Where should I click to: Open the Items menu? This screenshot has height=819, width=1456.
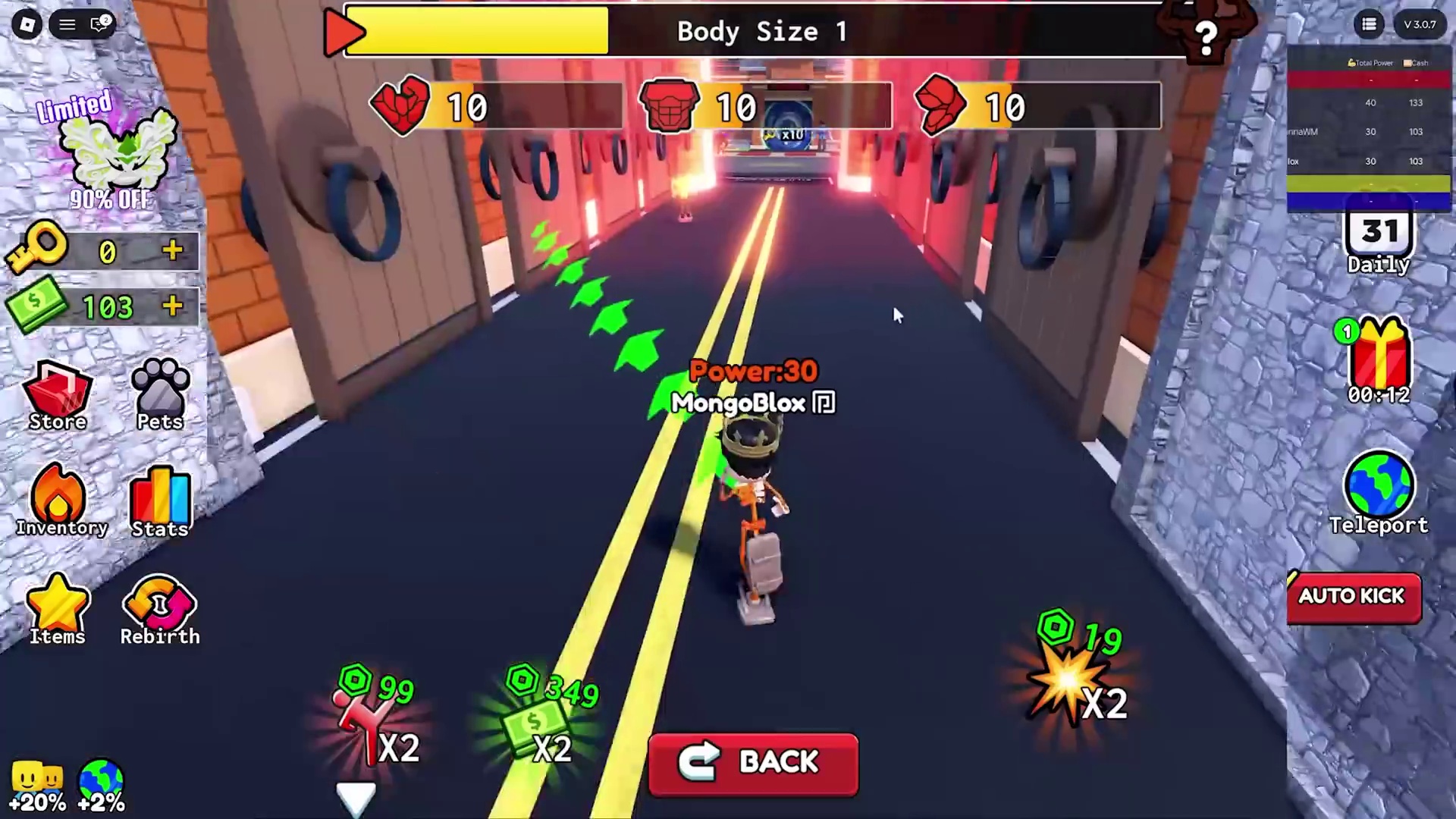(58, 609)
